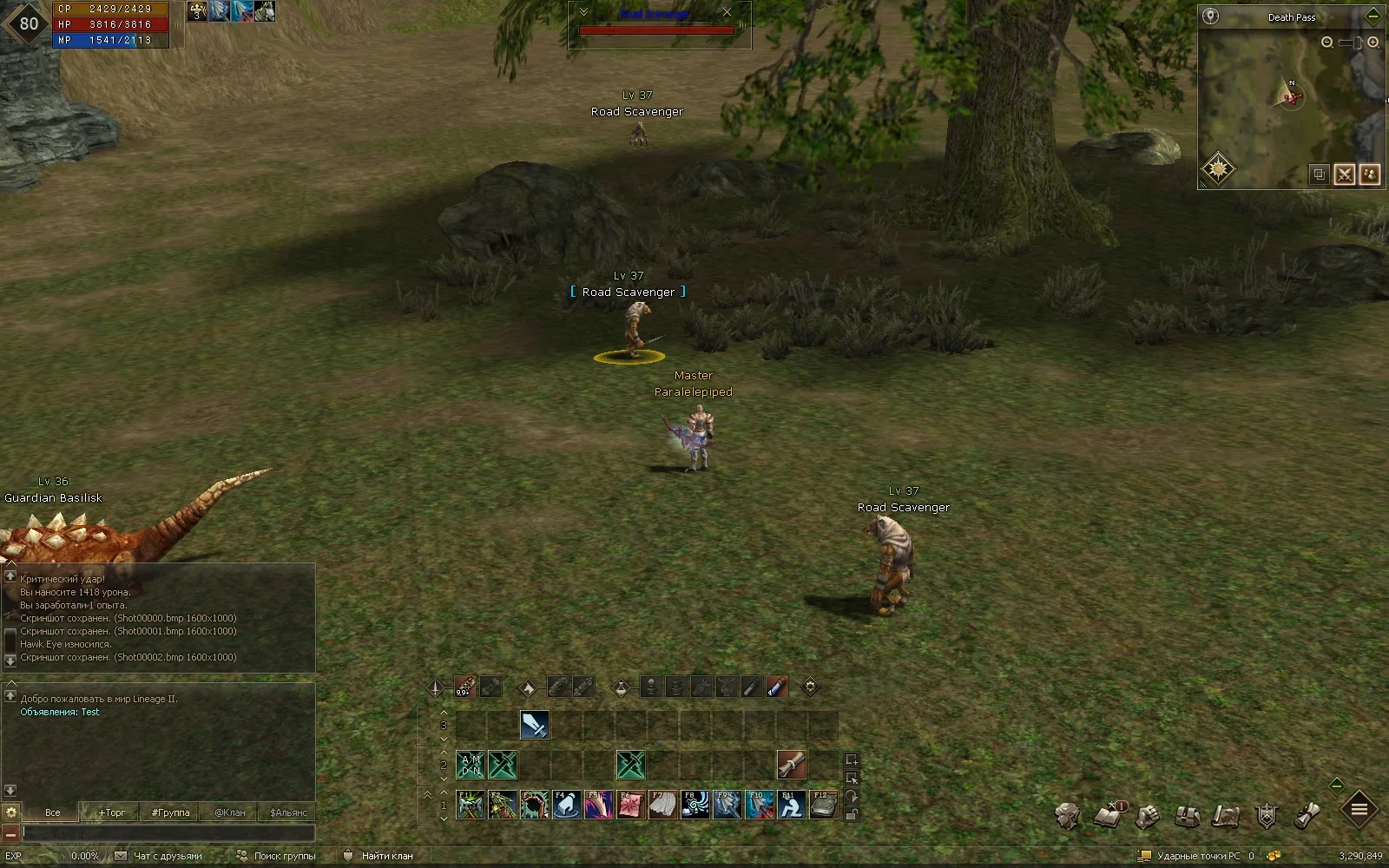Switch chat to the +Торг tab

point(111,812)
